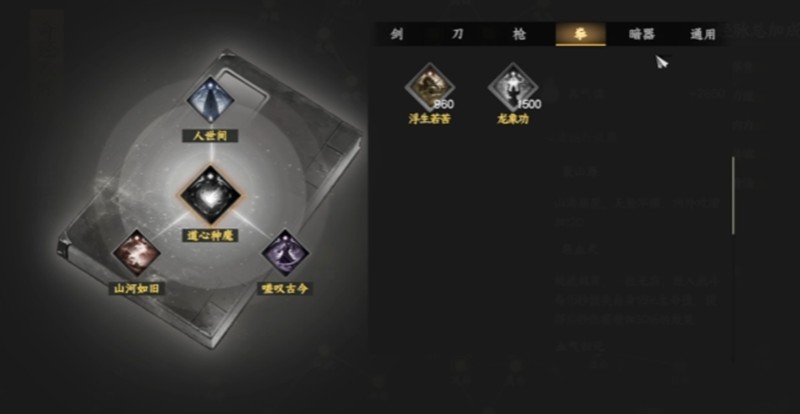
Task: Select the 浮生若苦 skill icon
Action: (430, 88)
